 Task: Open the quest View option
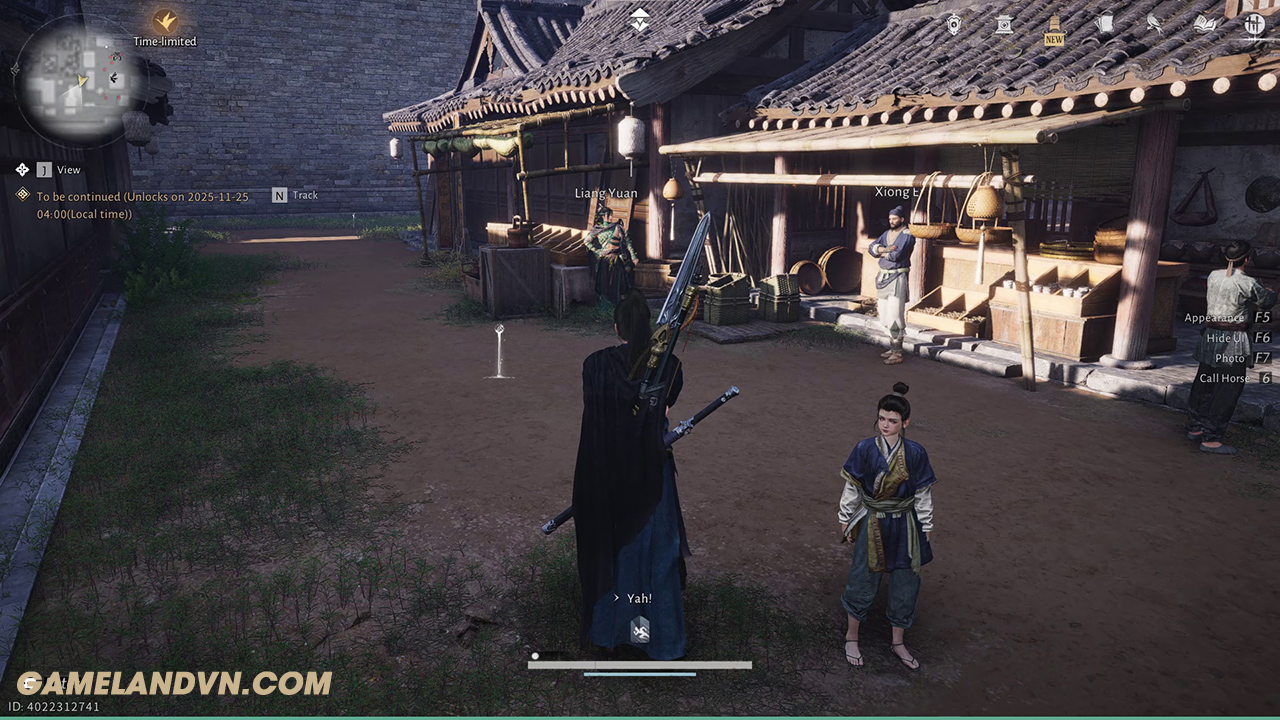point(68,170)
